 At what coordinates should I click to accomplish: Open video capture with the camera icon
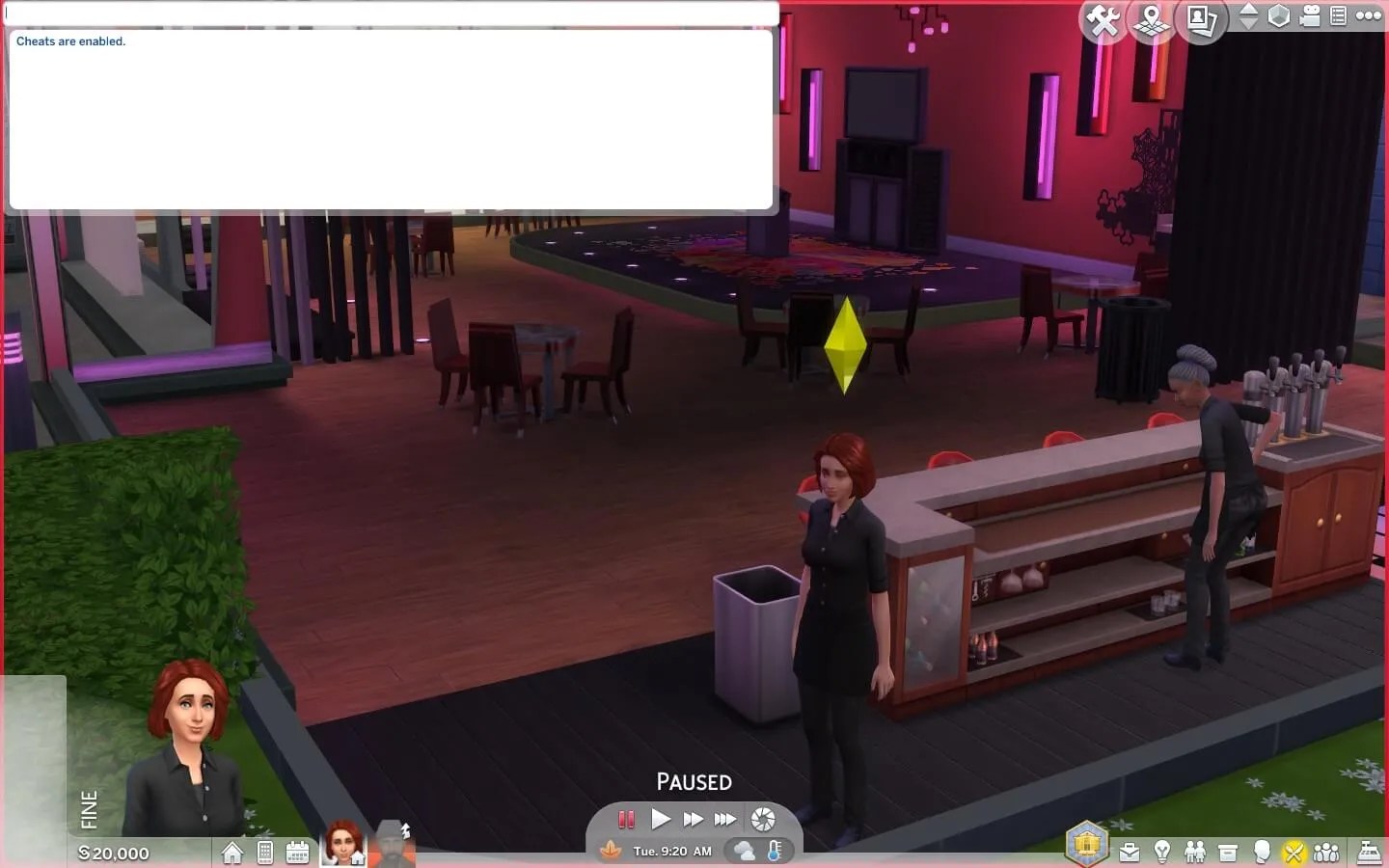[1309, 14]
